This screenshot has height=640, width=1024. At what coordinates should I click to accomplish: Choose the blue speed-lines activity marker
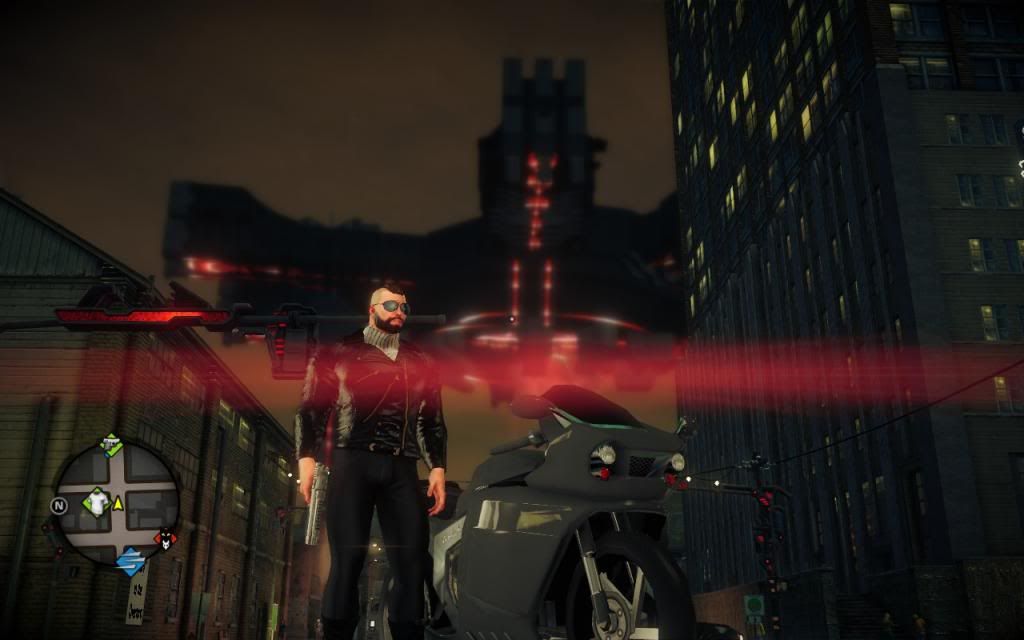click(x=129, y=561)
